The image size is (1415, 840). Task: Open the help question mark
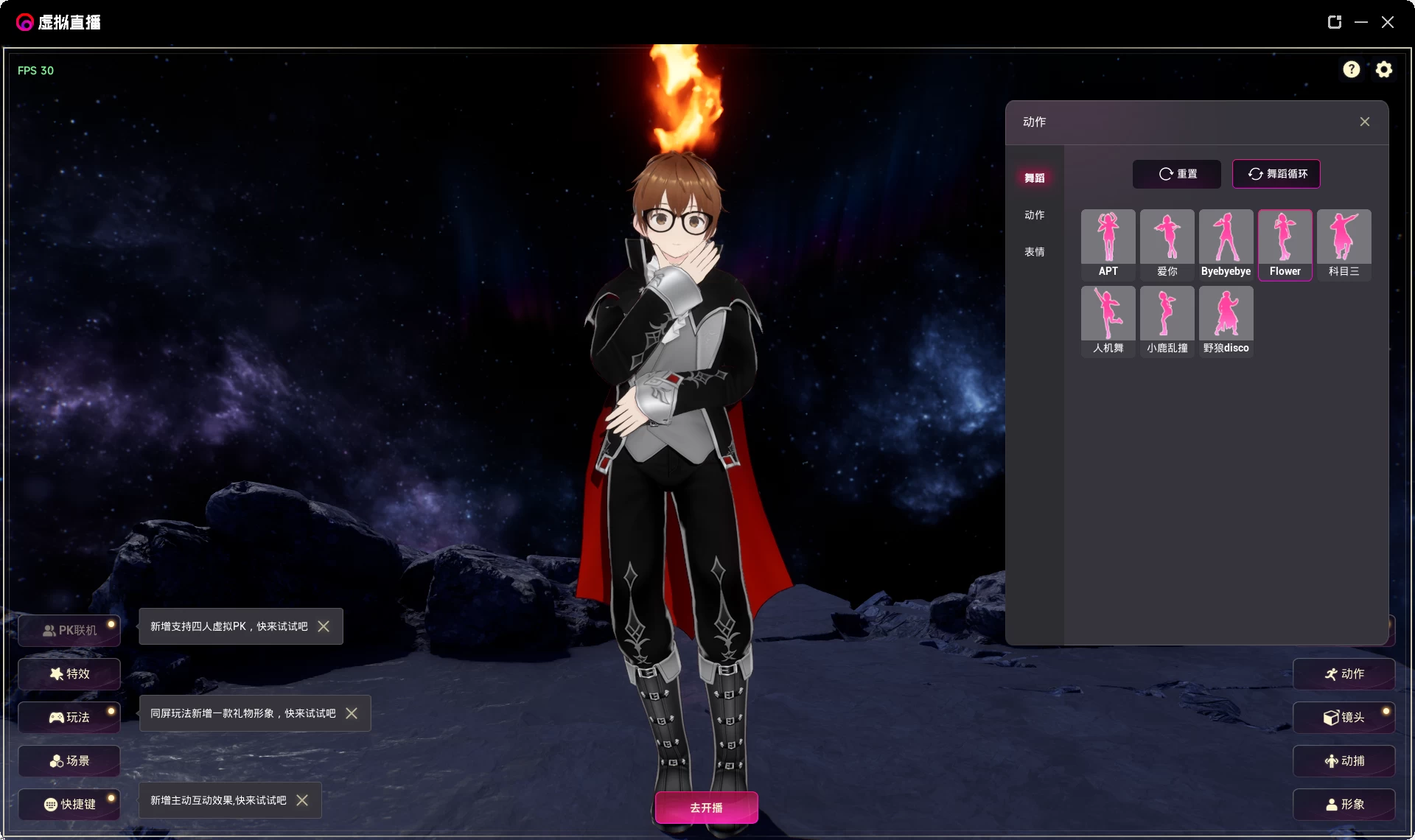pos(1352,69)
